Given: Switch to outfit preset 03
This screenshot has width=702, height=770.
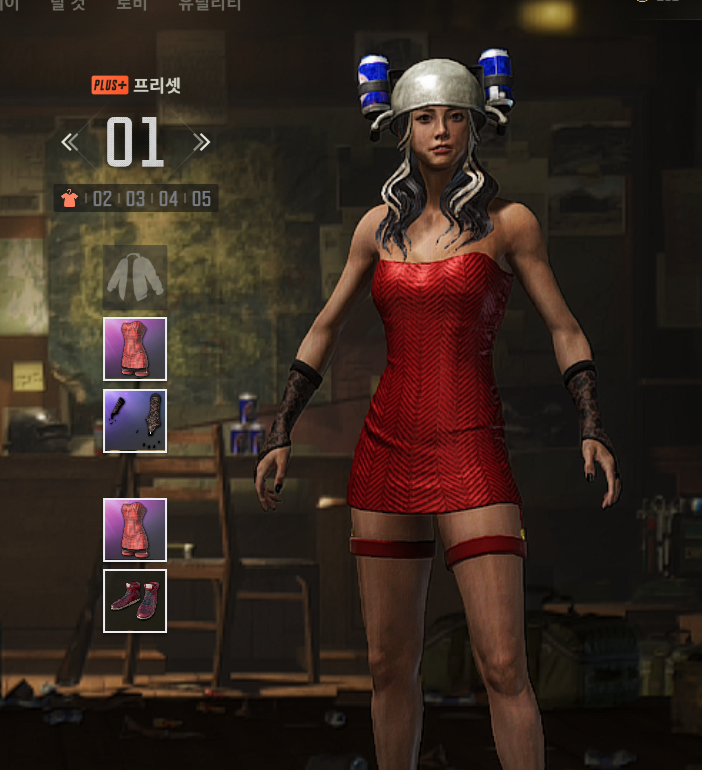Looking at the screenshot, I should click(135, 198).
